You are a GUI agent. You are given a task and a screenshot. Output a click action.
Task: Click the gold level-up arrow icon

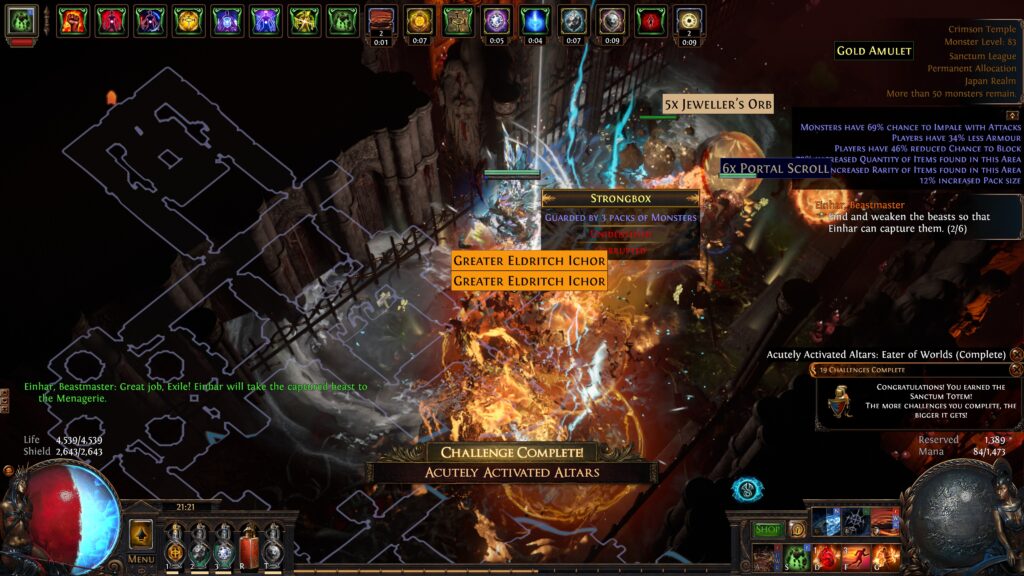pyautogui.click(x=141, y=534)
